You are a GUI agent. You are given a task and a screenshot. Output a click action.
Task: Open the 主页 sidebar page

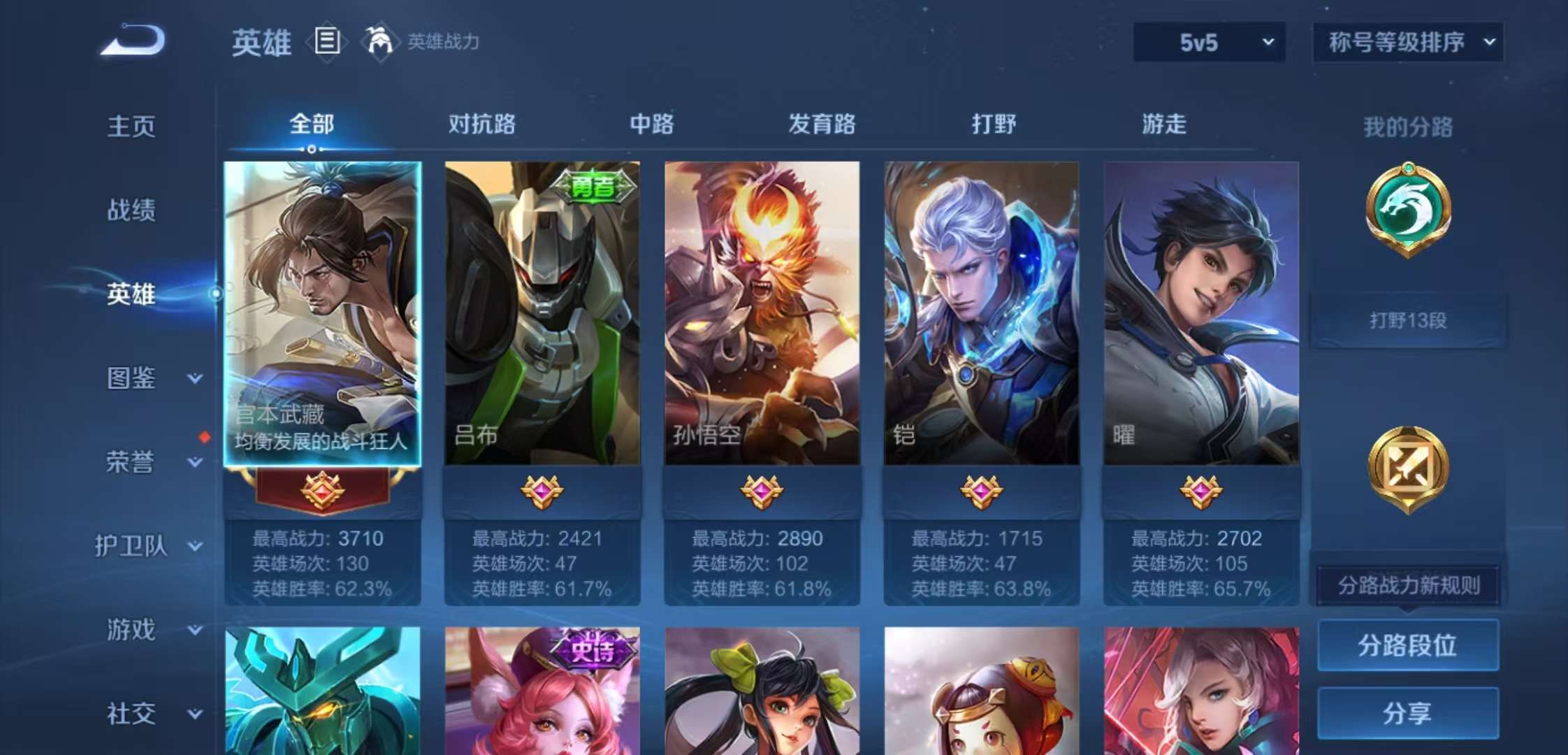click(x=131, y=127)
